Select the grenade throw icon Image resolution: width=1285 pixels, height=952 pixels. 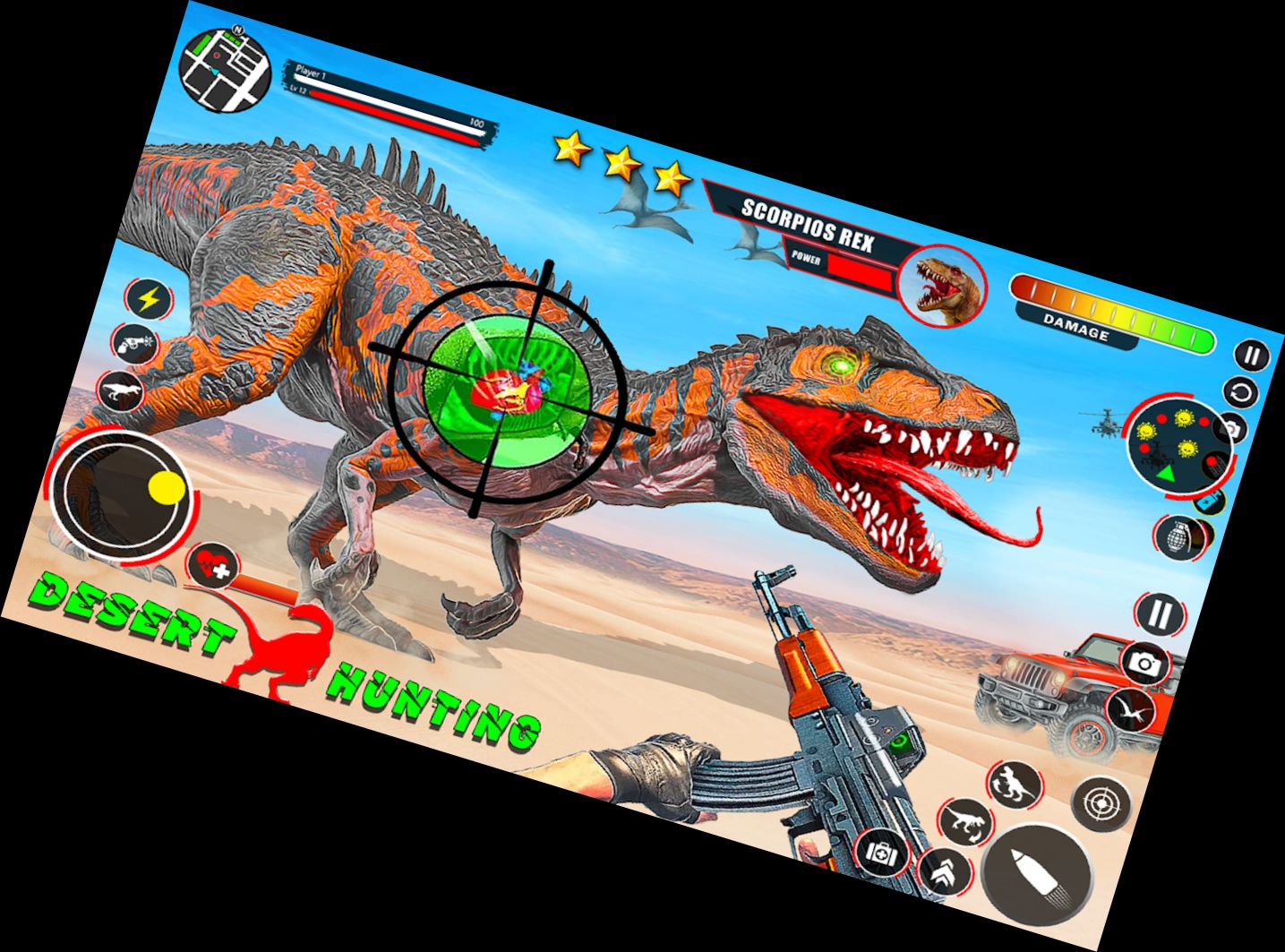point(1181,536)
